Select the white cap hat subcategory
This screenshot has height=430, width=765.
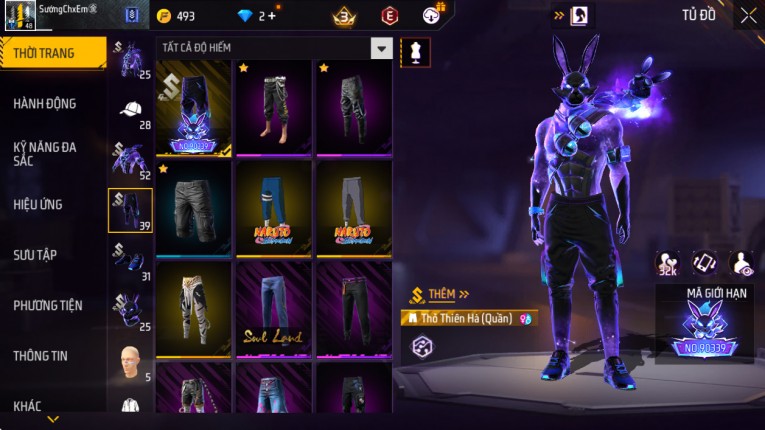click(130, 109)
